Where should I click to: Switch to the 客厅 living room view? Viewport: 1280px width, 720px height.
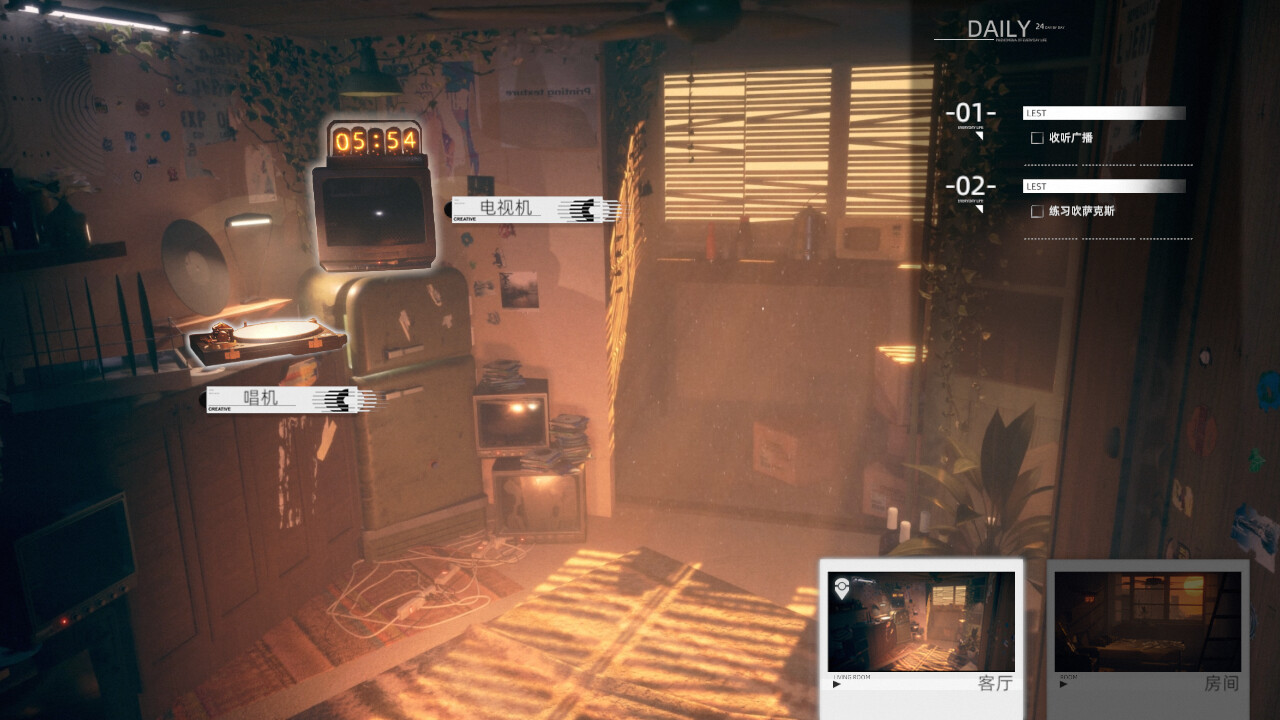point(920,620)
